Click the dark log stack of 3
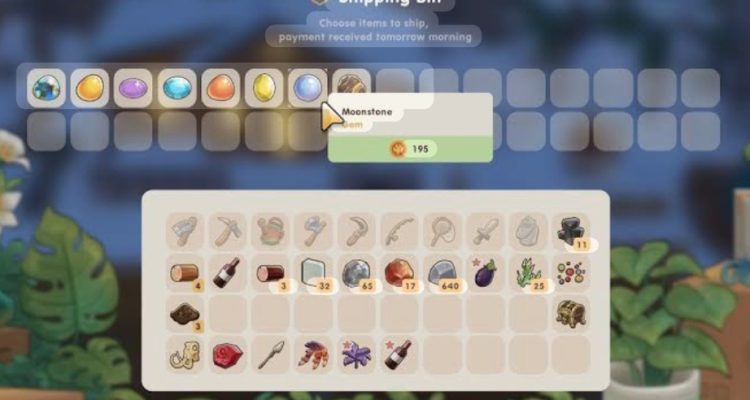Screen dimensions: 750x400 (x=271, y=274)
